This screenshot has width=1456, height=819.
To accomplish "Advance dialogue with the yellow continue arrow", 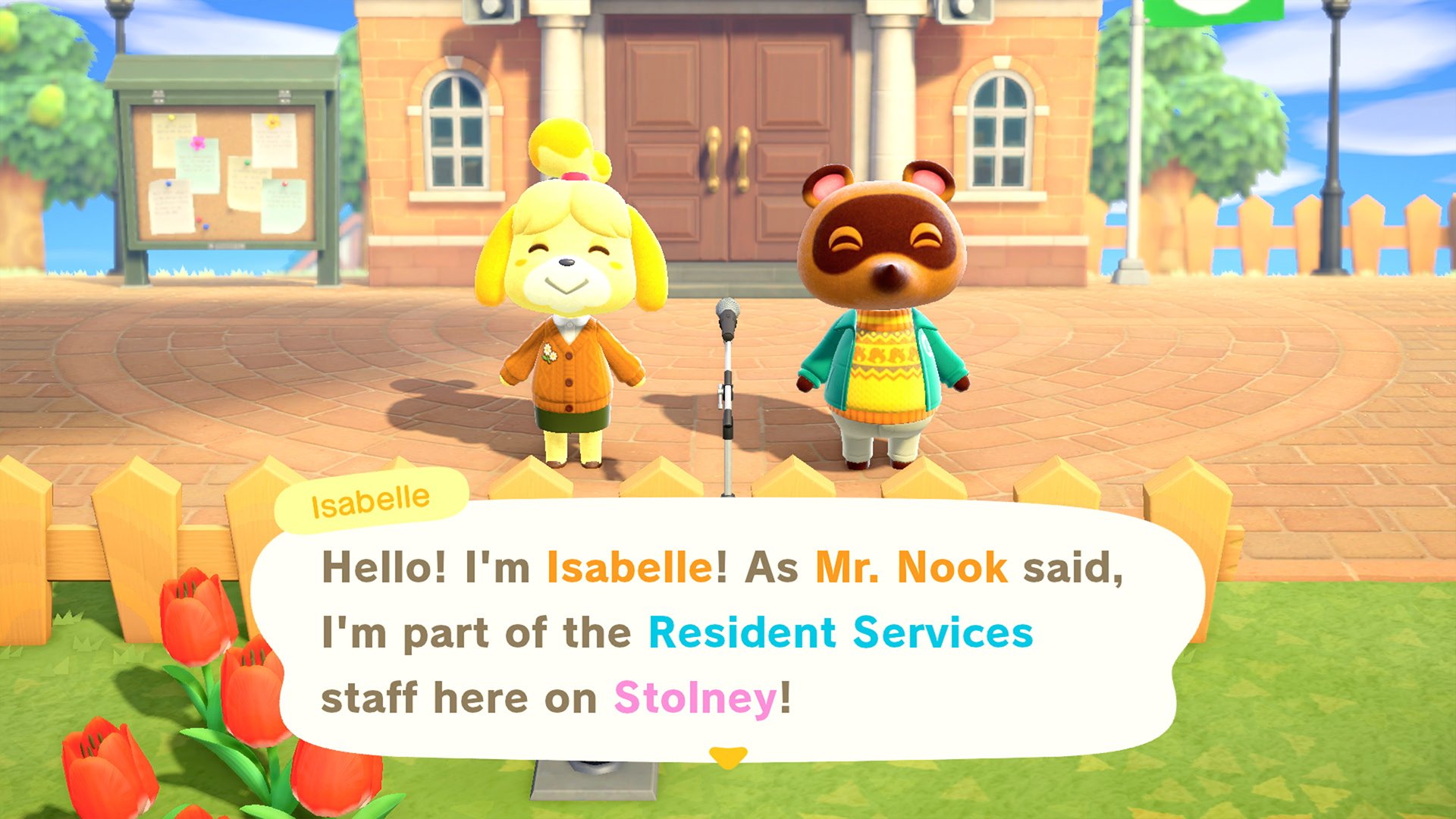I will coord(727,756).
